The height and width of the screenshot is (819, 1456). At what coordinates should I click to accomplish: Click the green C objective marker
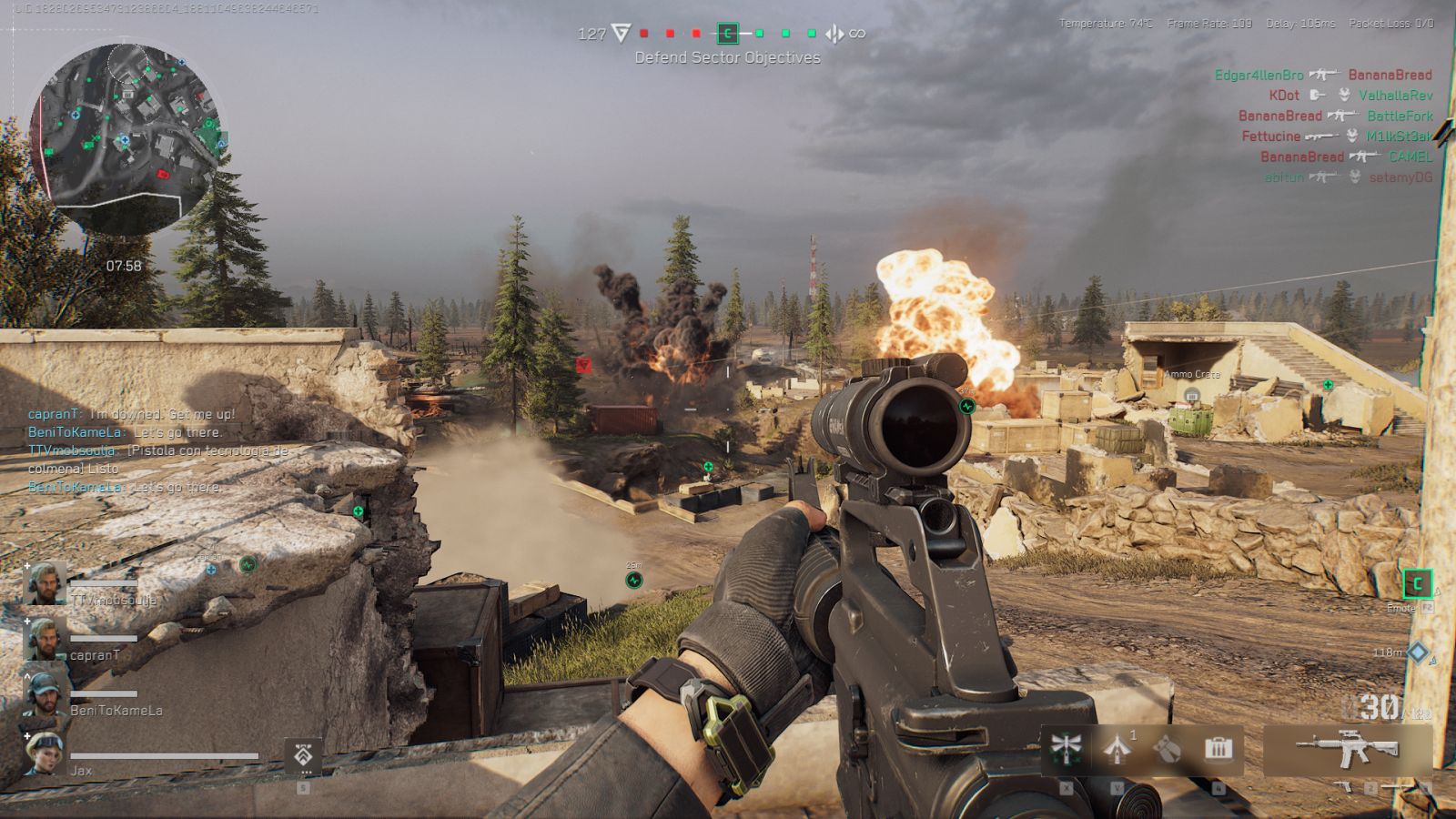click(1417, 583)
